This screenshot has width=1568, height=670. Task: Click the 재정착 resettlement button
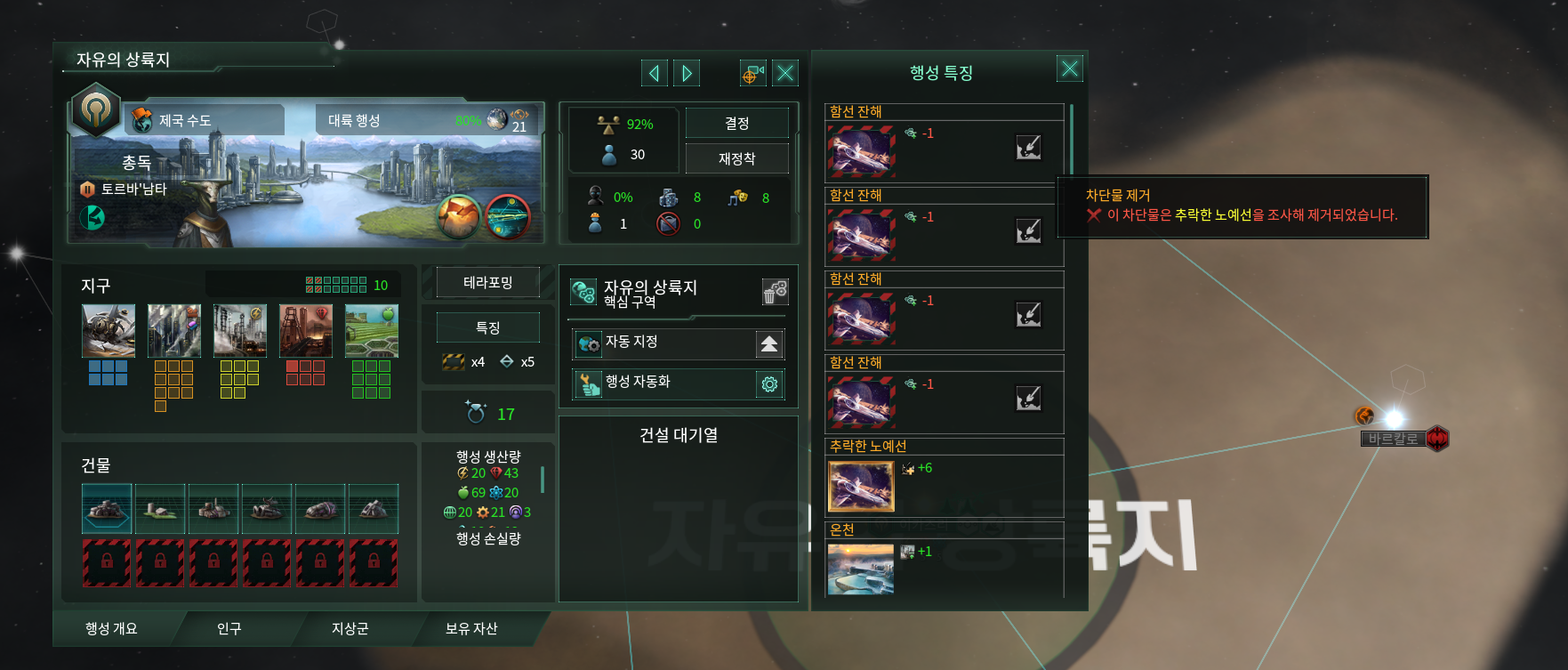coord(737,157)
